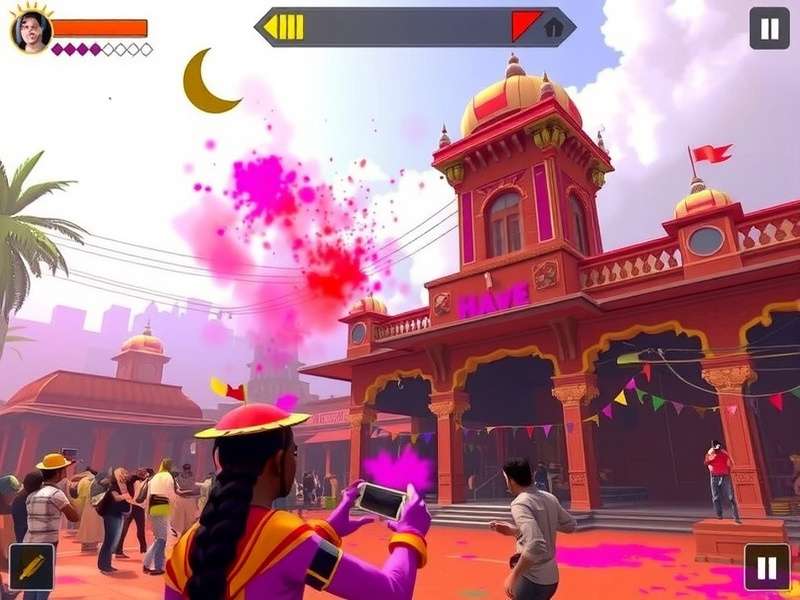
Task: Click the gray pause button
Action: [x=769, y=28]
